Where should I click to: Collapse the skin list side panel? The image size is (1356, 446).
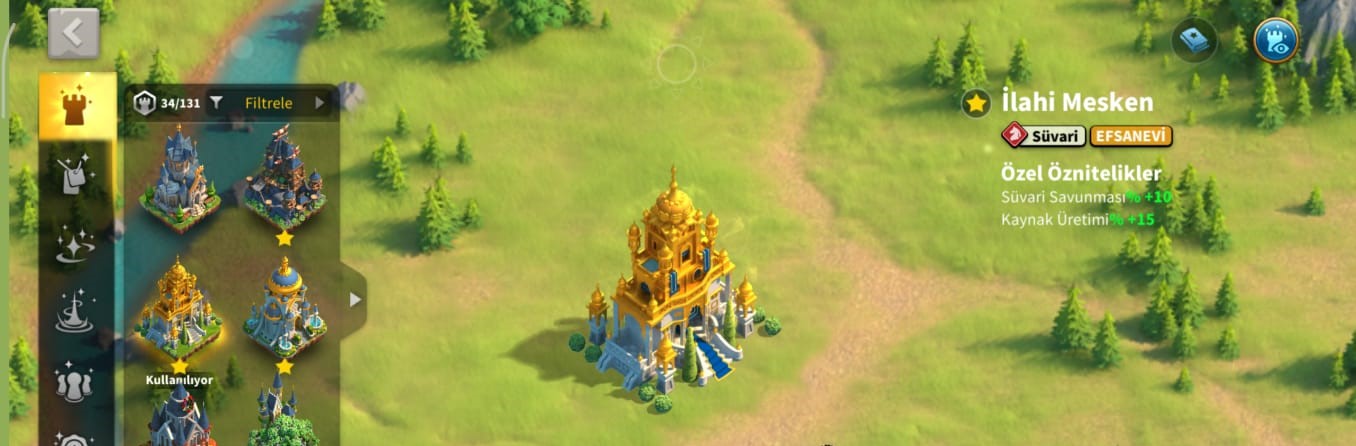(x=354, y=298)
